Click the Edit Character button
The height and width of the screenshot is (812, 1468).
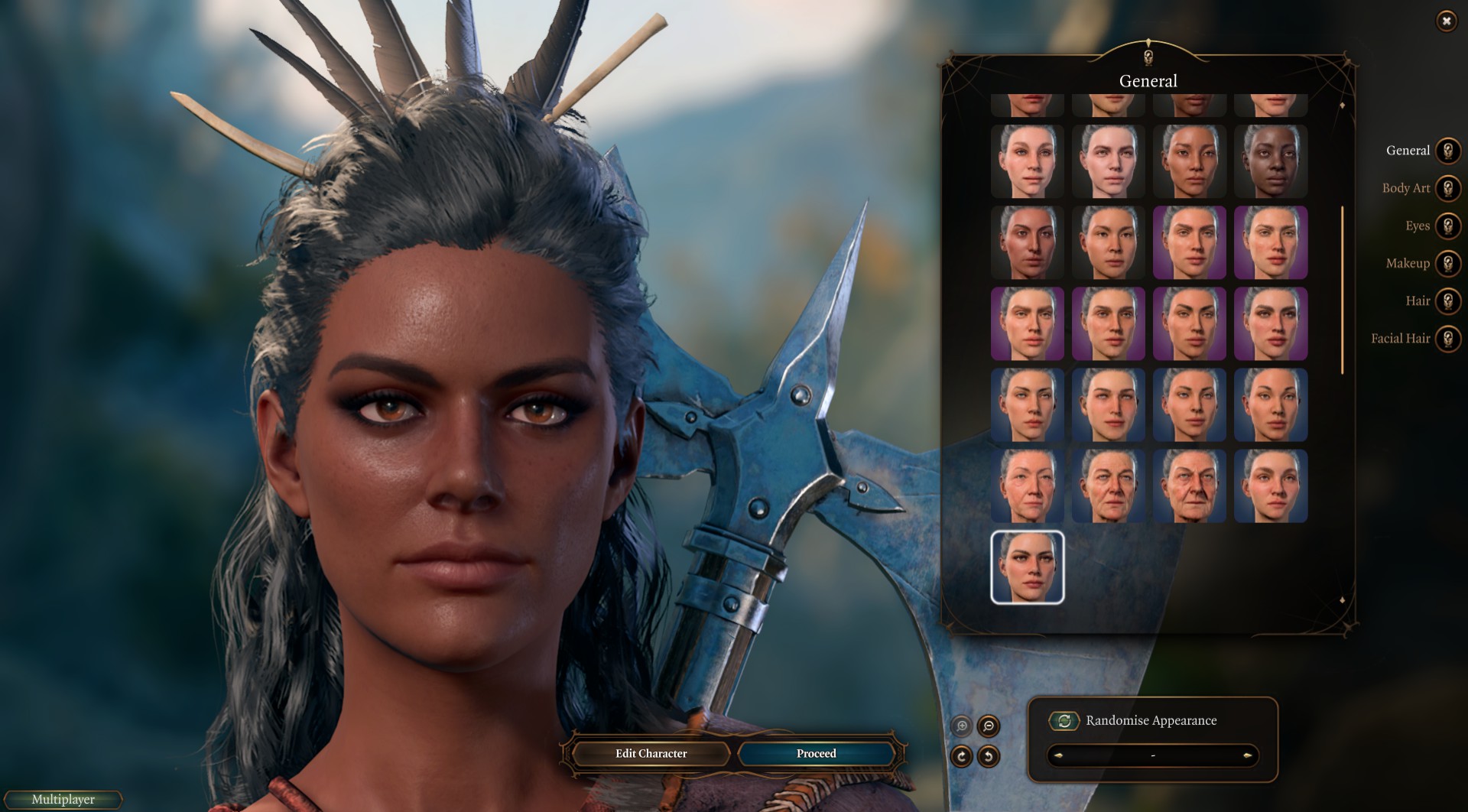tap(651, 753)
